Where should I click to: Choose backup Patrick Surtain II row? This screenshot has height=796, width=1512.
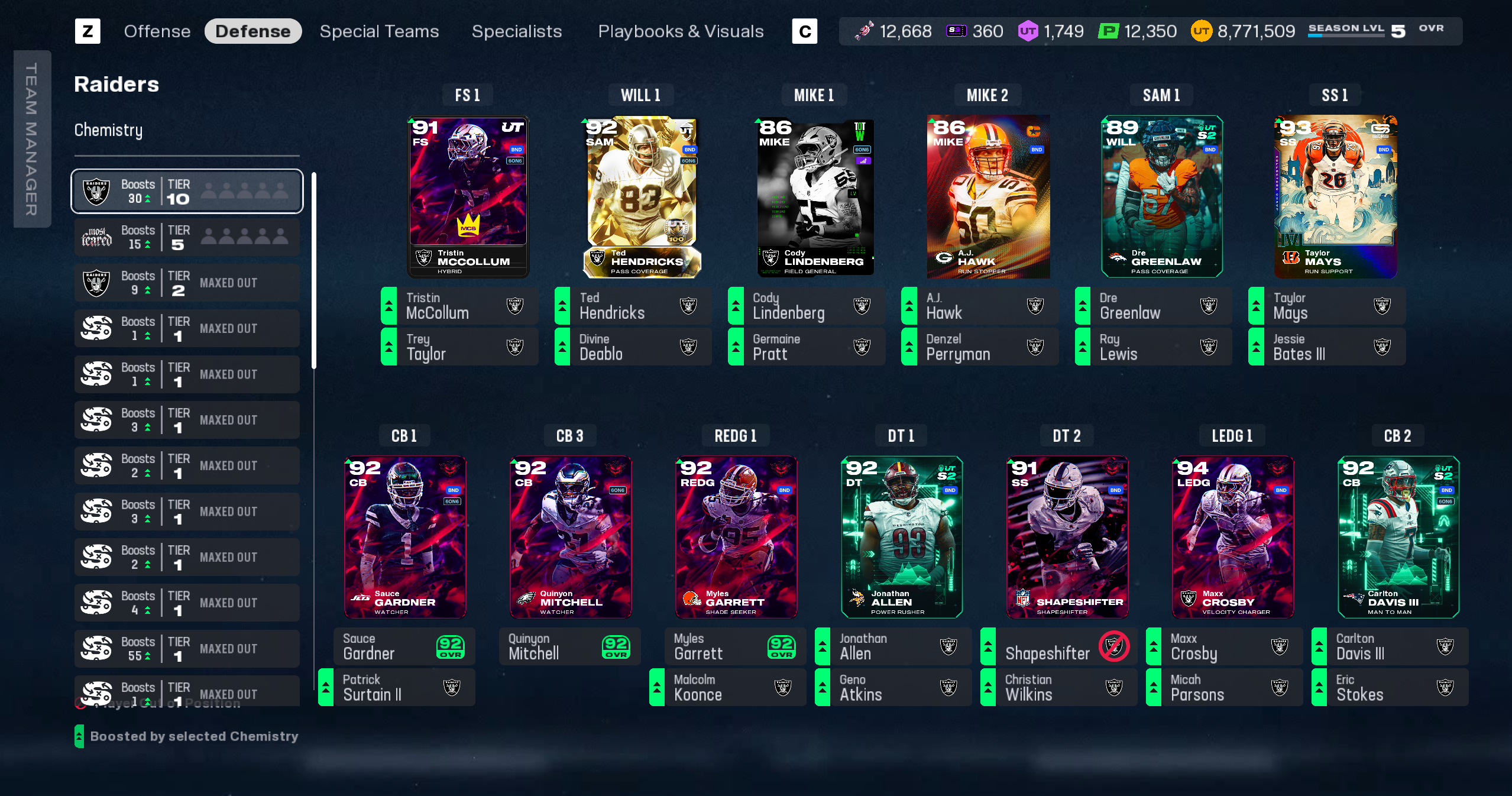(396, 688)
